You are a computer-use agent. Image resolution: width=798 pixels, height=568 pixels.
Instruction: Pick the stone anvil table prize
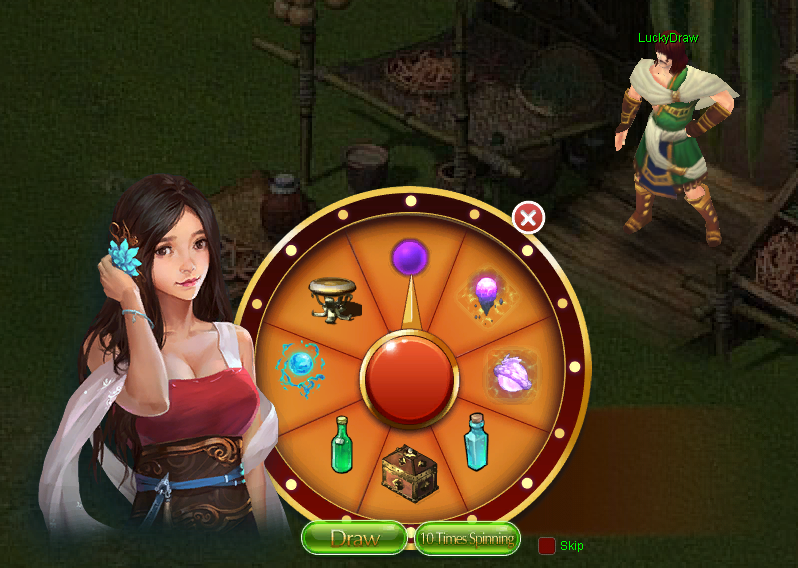pos(335,298)
